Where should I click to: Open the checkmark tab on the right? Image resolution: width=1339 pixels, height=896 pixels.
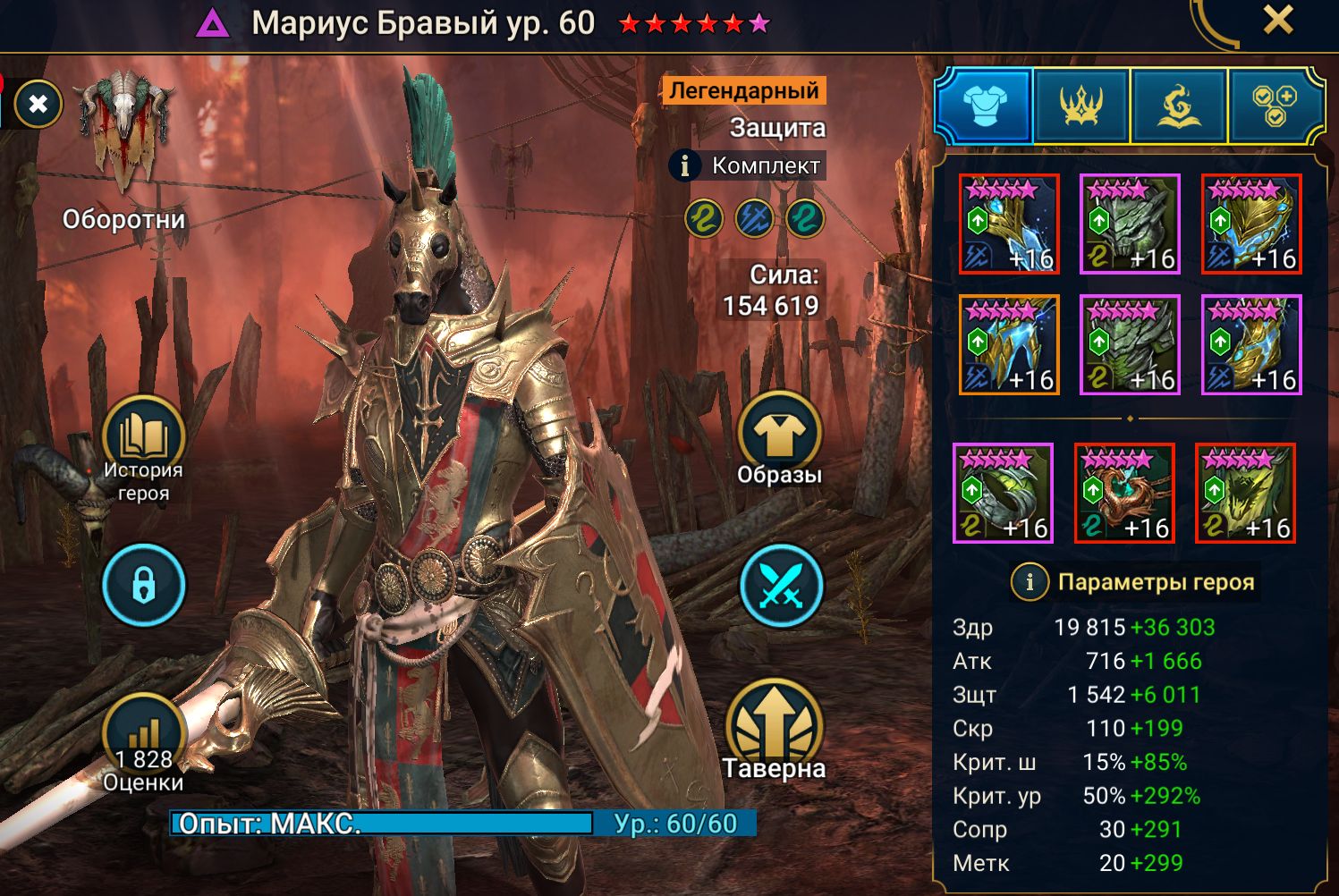pos(1275,106)
